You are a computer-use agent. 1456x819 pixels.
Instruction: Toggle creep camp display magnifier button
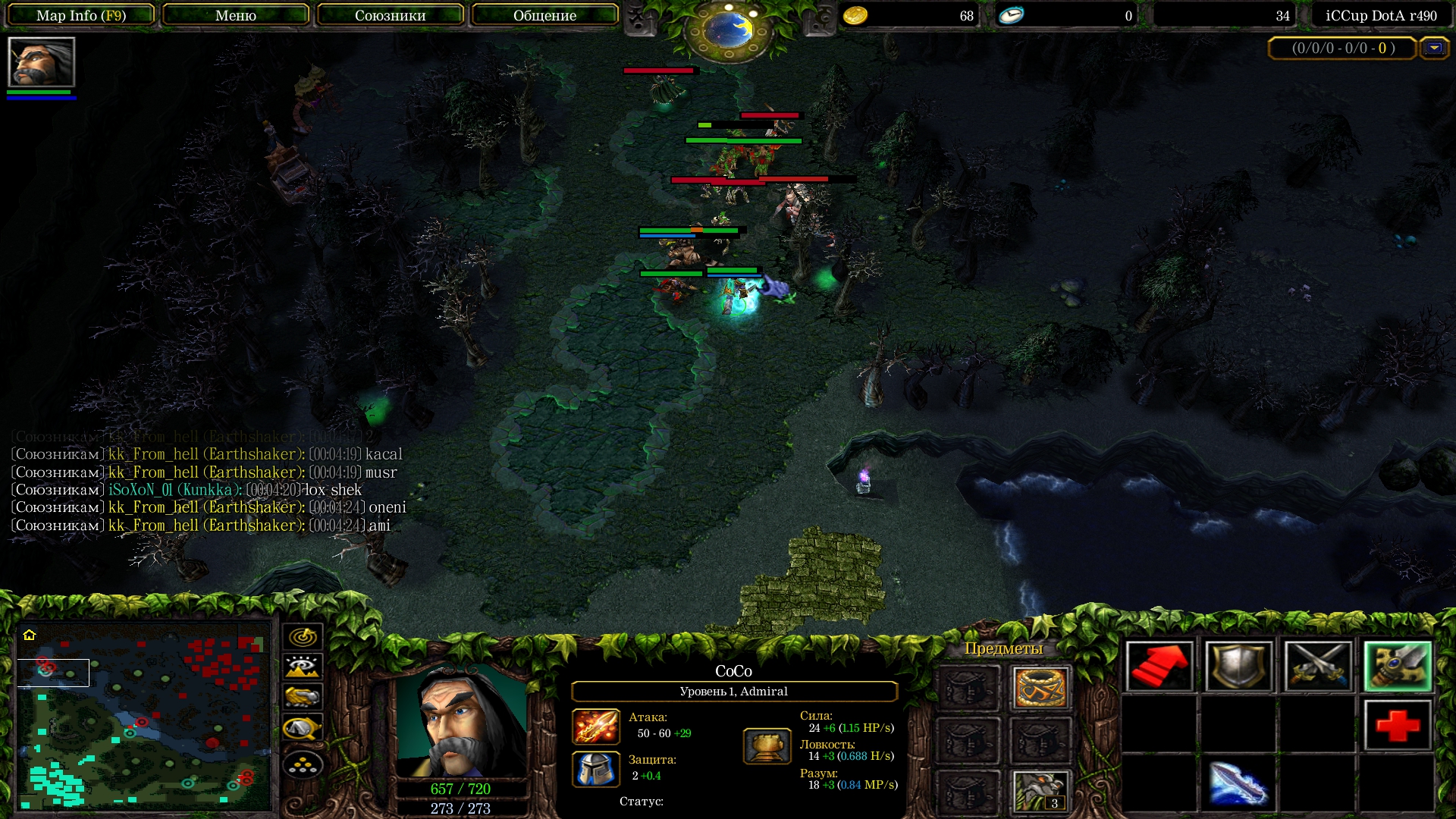point(303,728)
